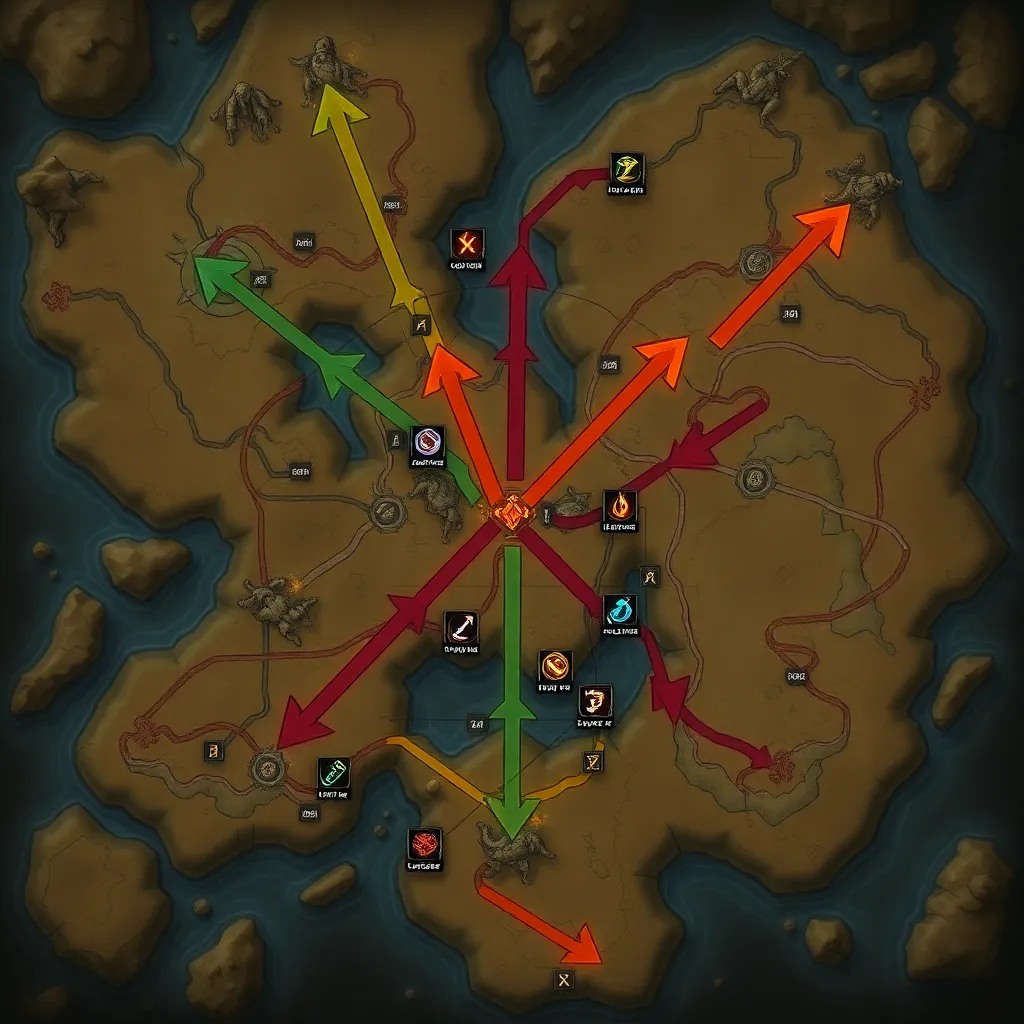Screen dimensions: 1024x1024
Task: Open the cyan swirl map marker
Action: click(620, 609)
